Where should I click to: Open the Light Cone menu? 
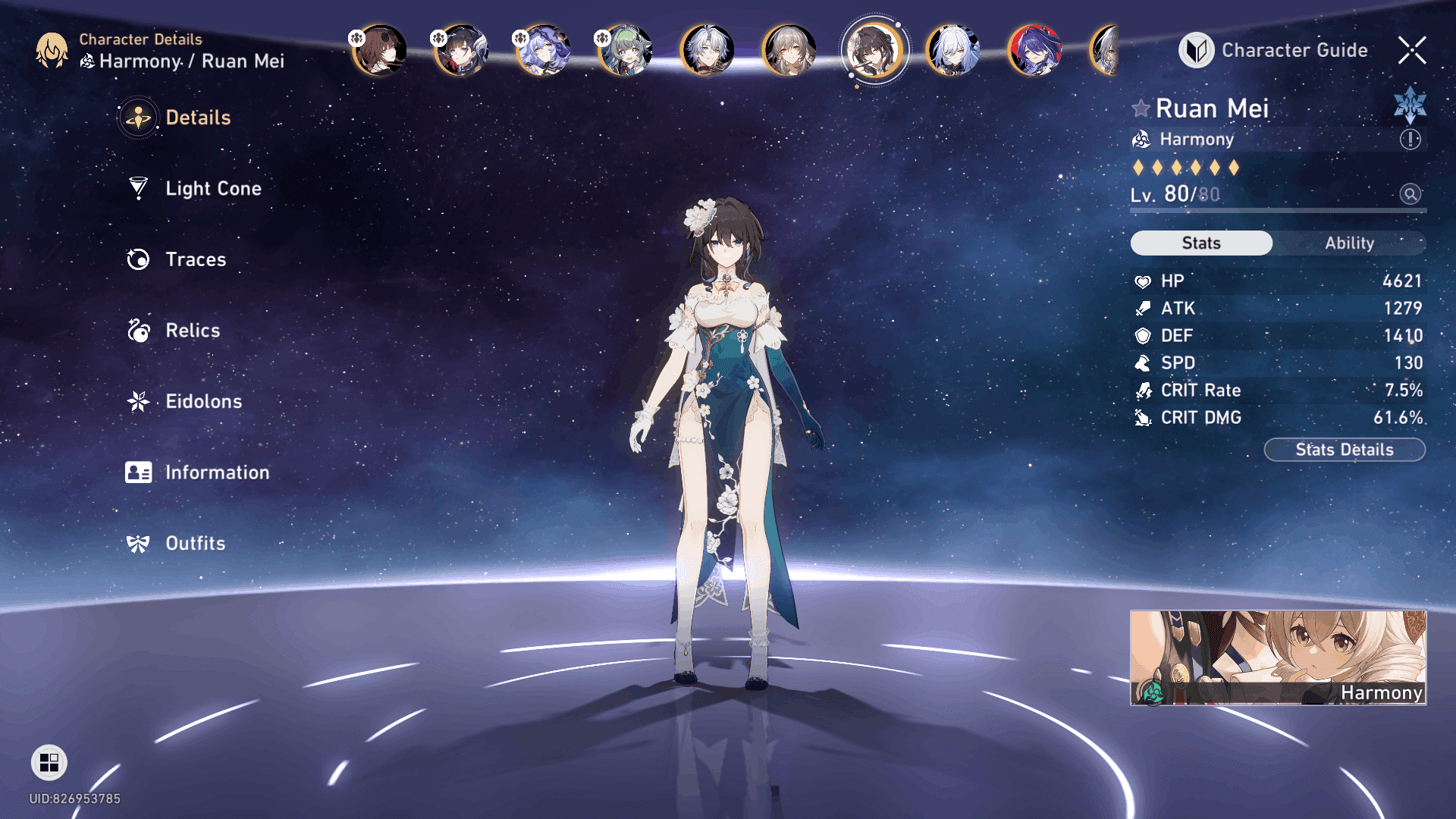(212, 188)
